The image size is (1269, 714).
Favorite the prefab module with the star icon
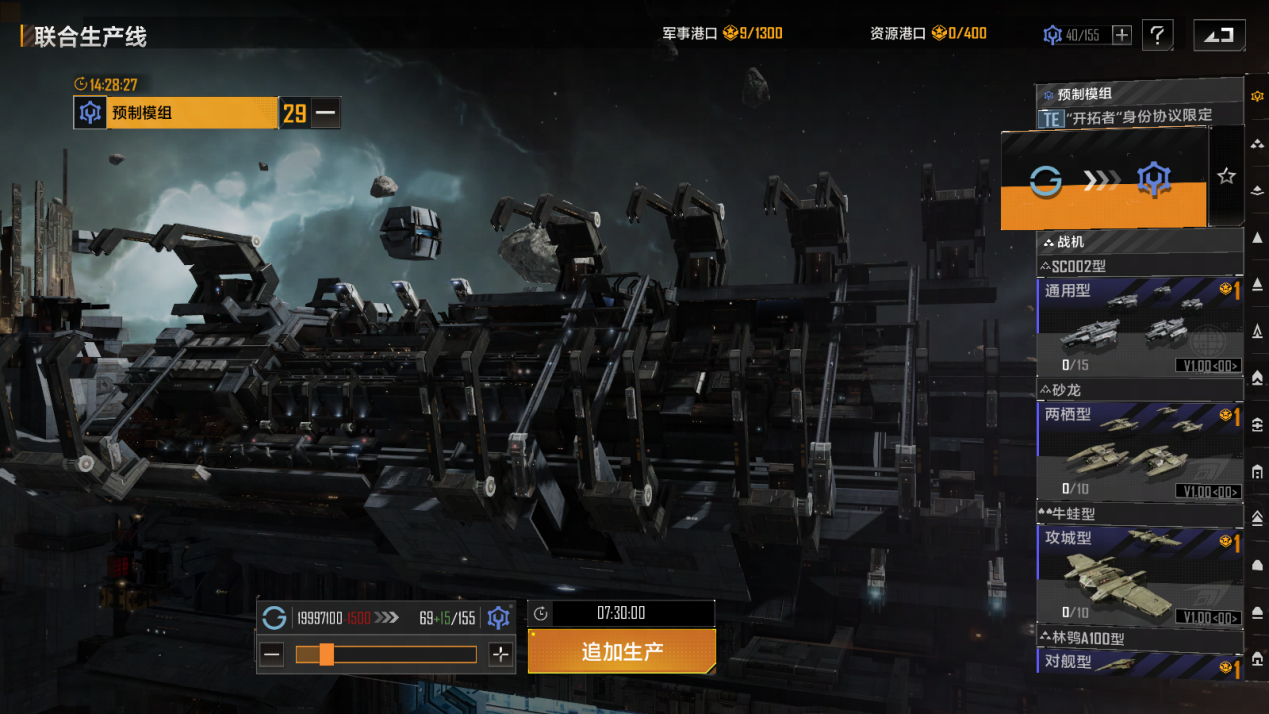(1226, 176)
